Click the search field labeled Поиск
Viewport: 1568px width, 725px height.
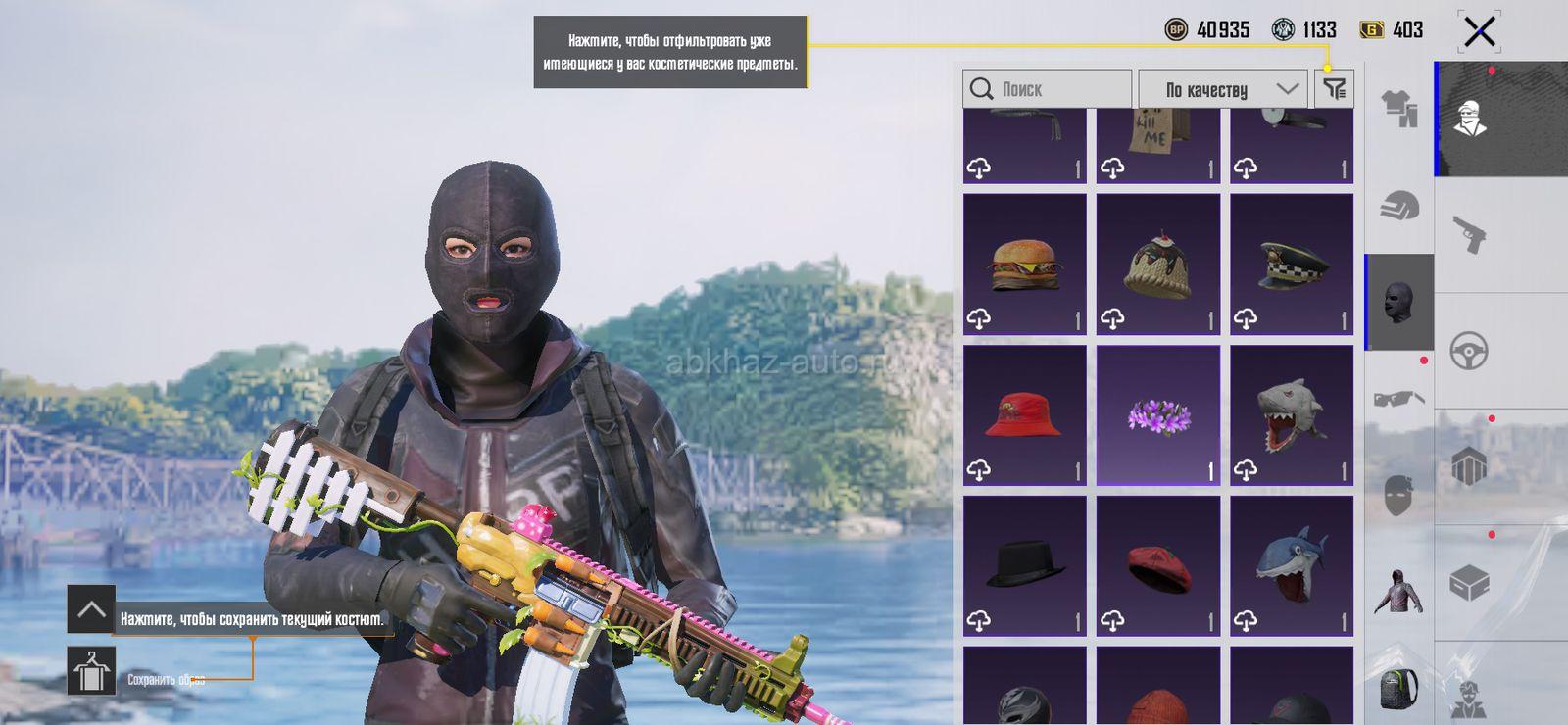click(x=1047, y=89)
